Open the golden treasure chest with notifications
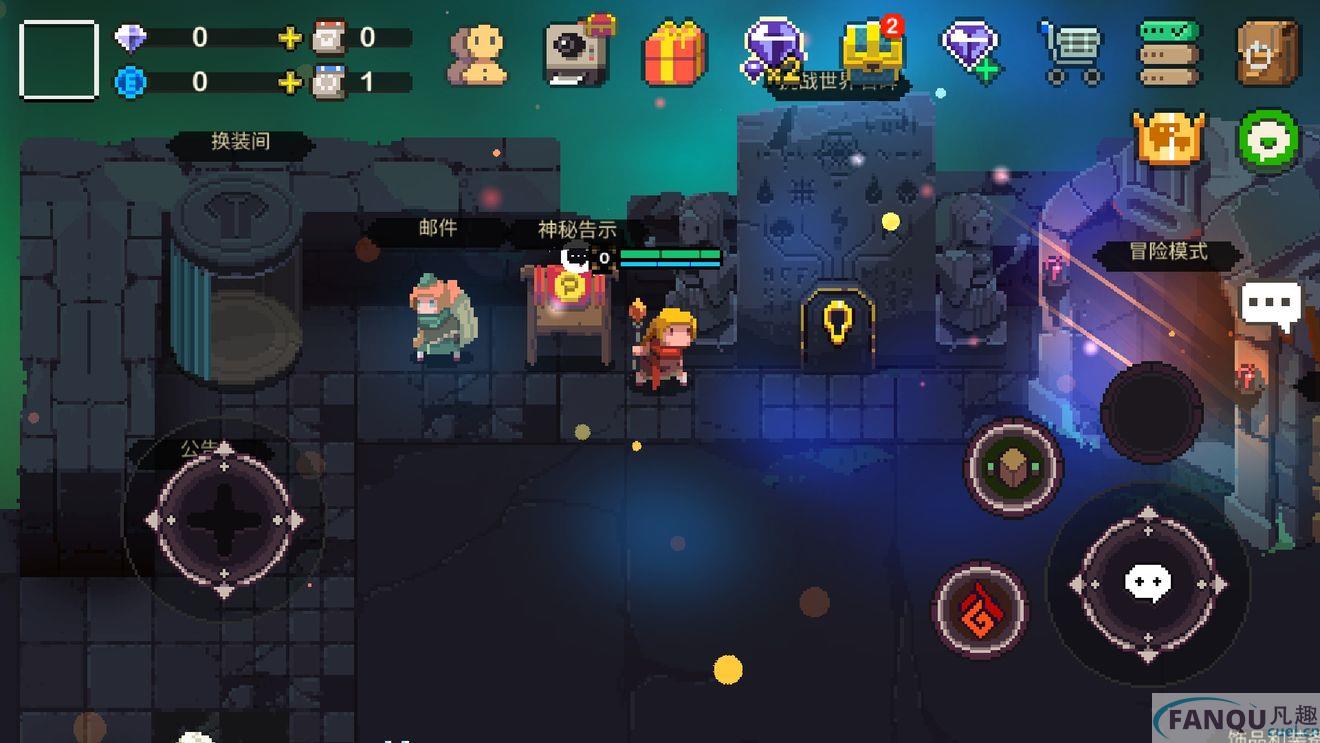 pyautogui.click(x=872, y=50)
